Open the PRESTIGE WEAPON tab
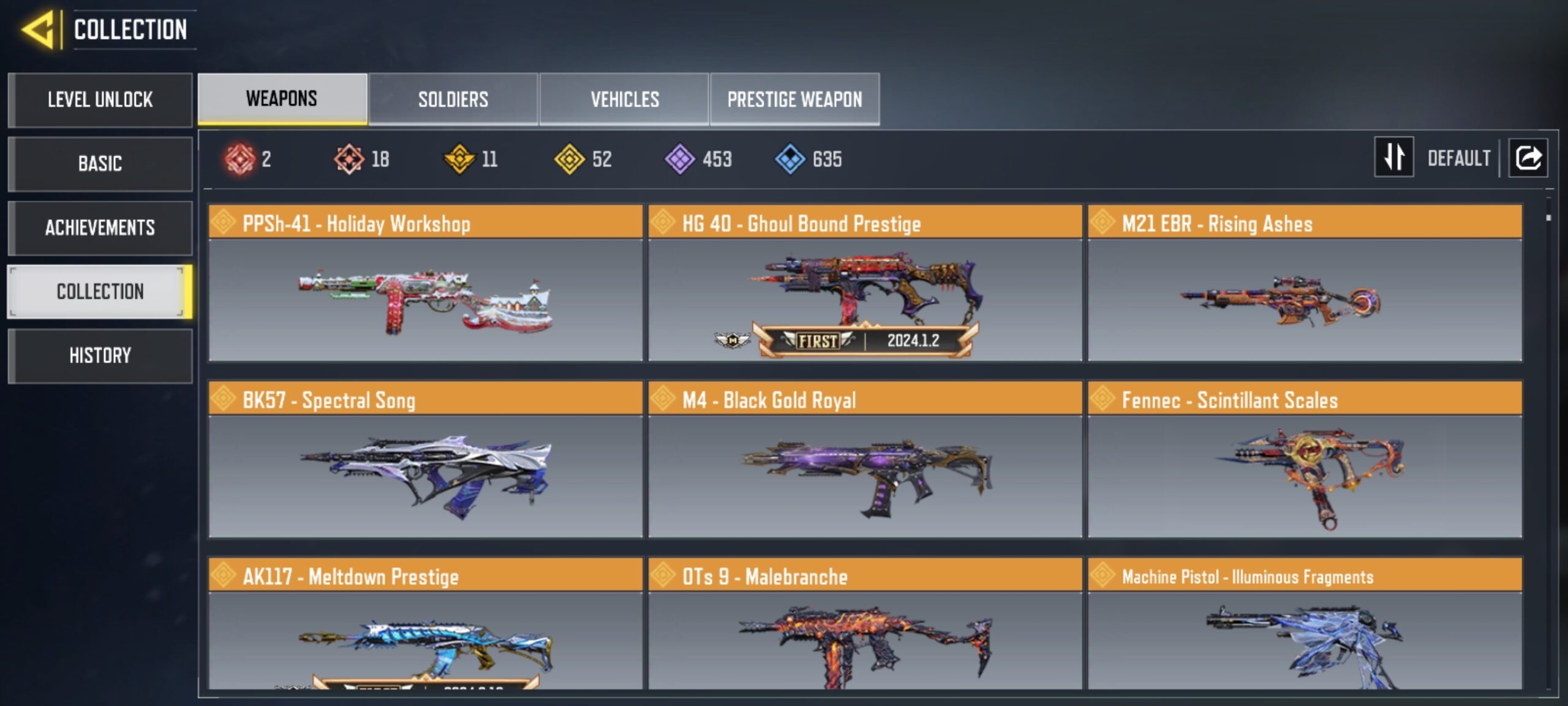The image size is (1568, 706). (x=795, y=99)
